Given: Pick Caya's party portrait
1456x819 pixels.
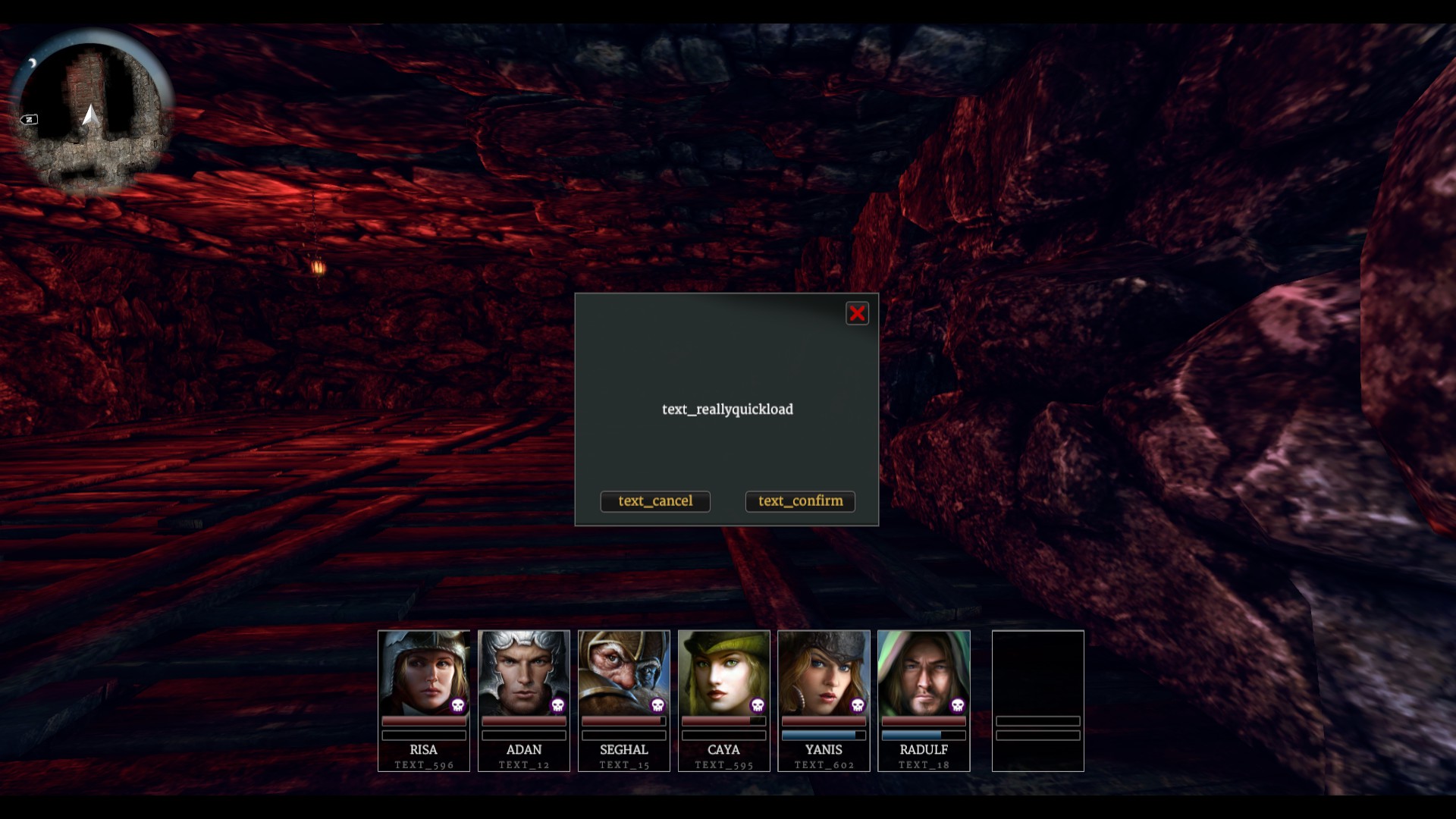Looking at the screenshot, I should pos(723,673).
